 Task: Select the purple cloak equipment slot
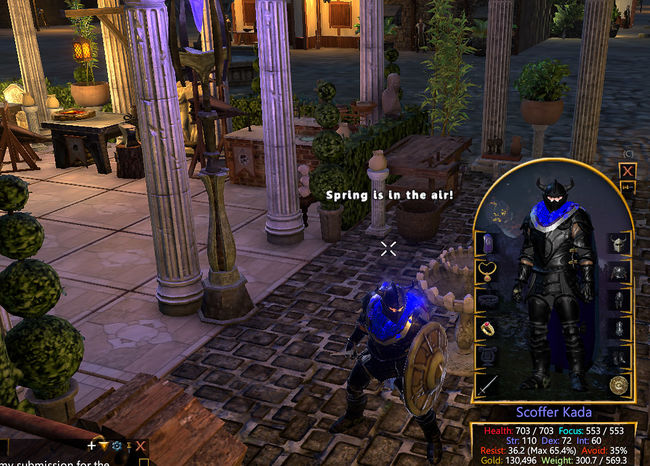coord(488,242)
